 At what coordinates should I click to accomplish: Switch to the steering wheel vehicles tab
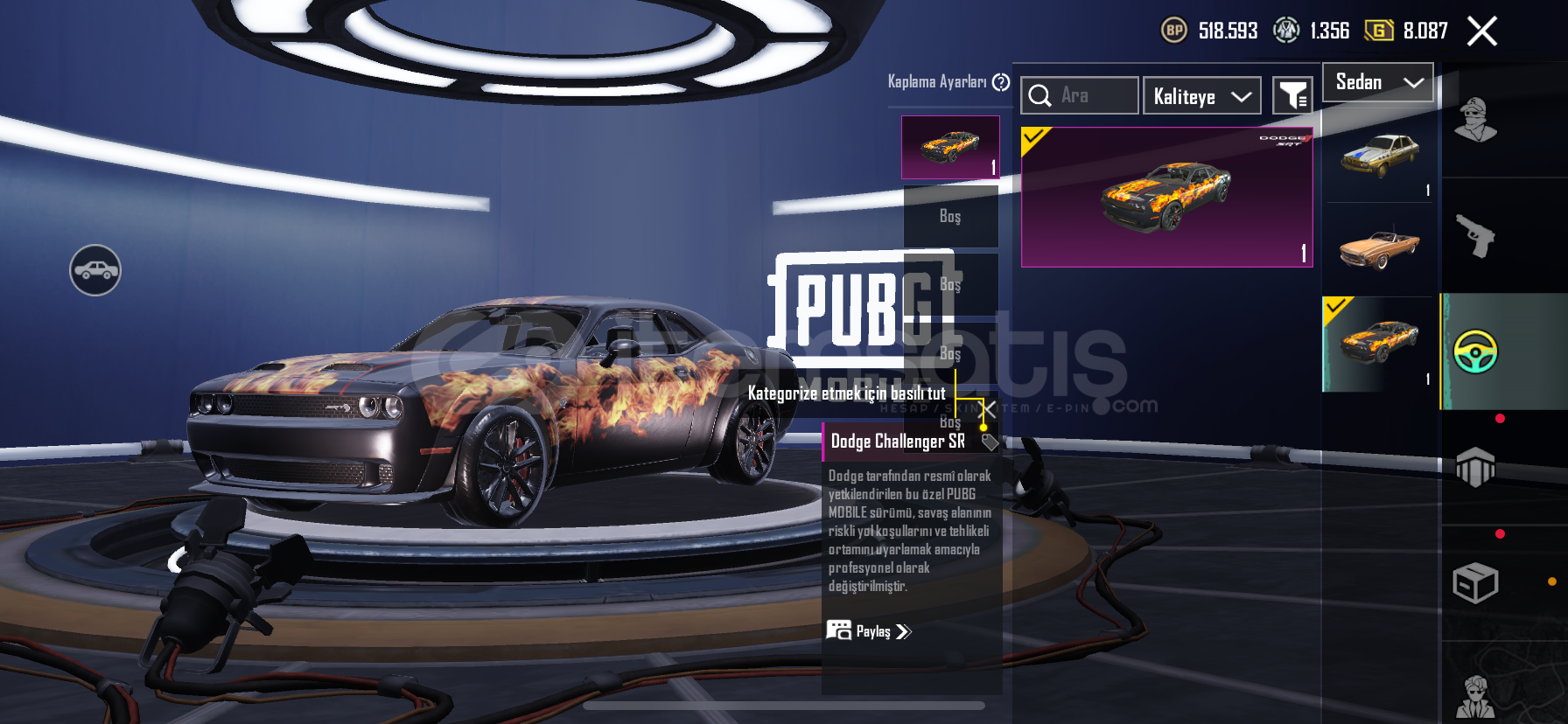[x=1475, y=352]
